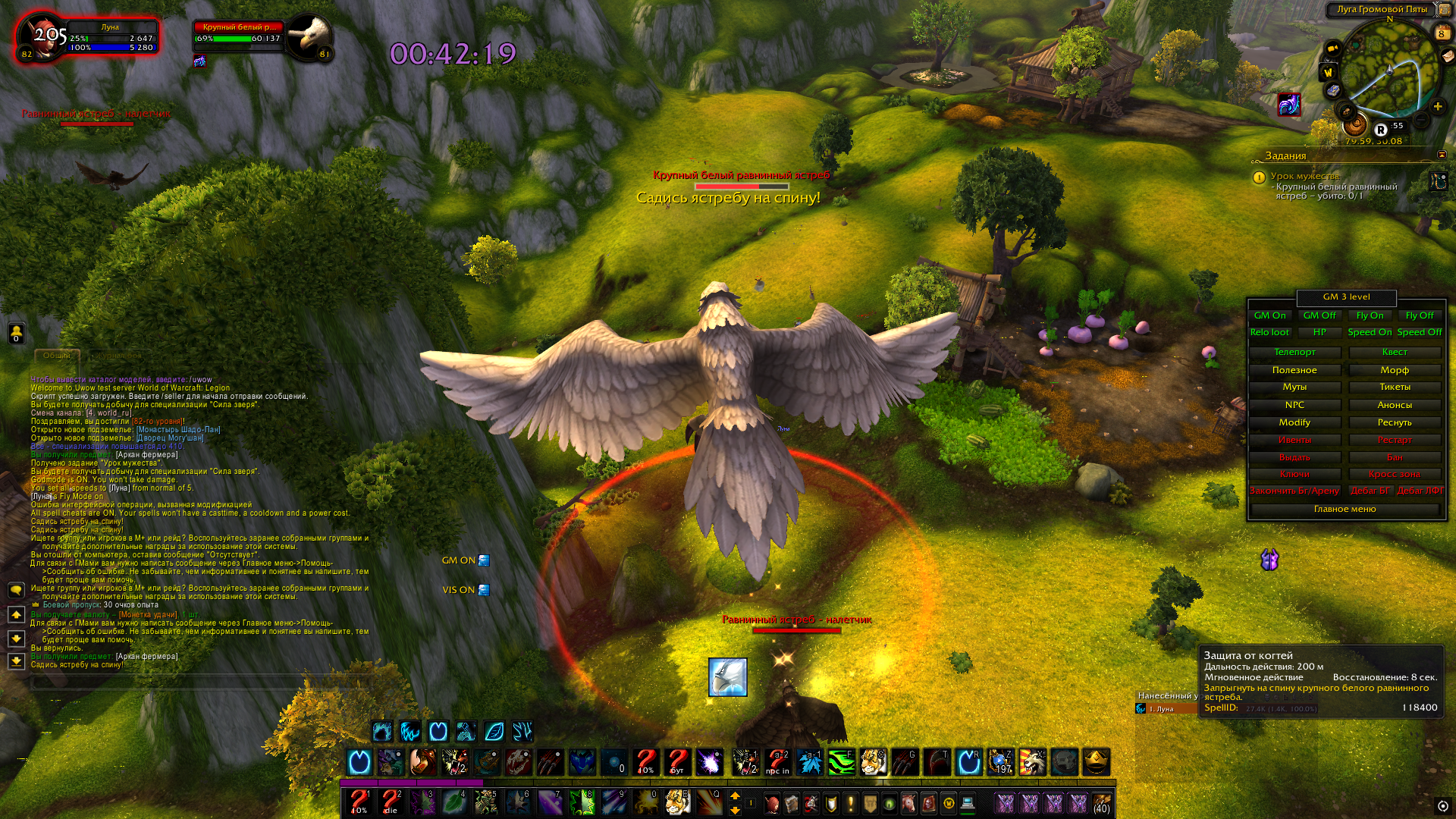Open the Бан menu
Screen dimensions: 1456x819
point(1394,457)
